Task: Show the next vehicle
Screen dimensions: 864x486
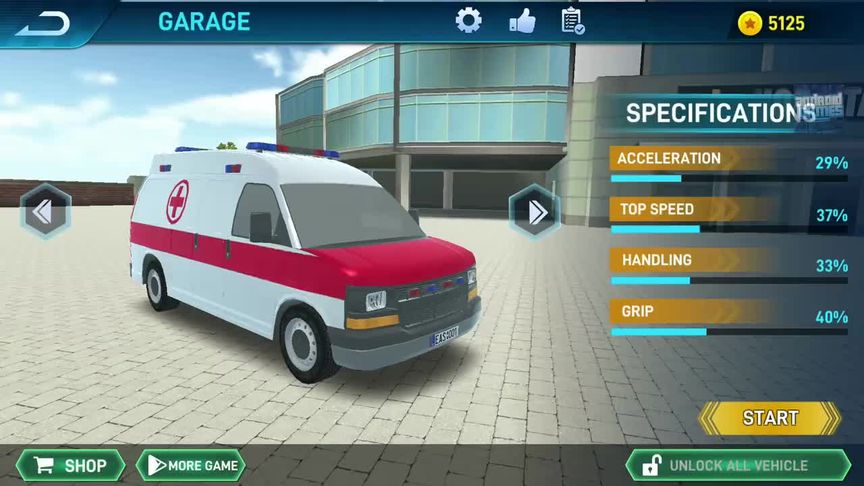Action: [x=534, y=211]
